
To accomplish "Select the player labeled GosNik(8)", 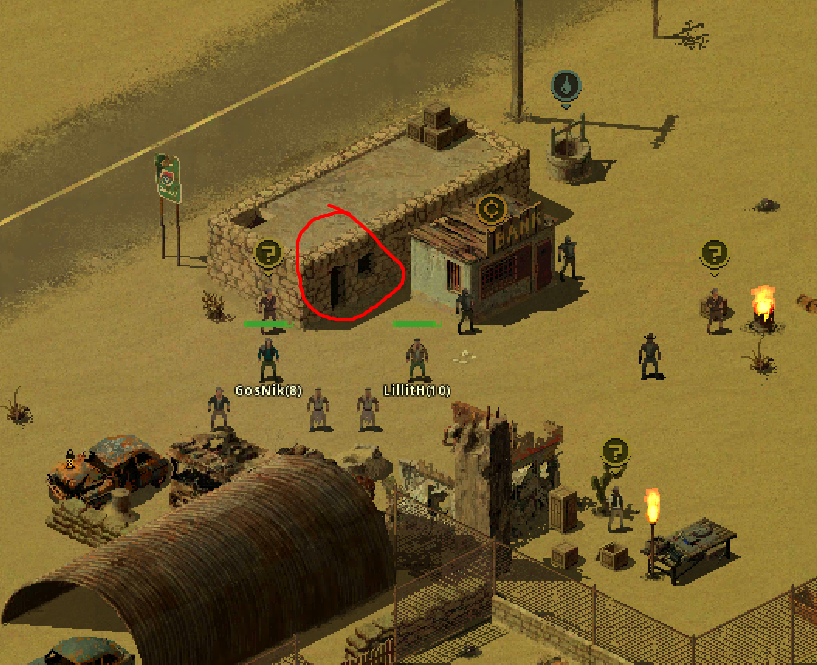I will 268,359.
